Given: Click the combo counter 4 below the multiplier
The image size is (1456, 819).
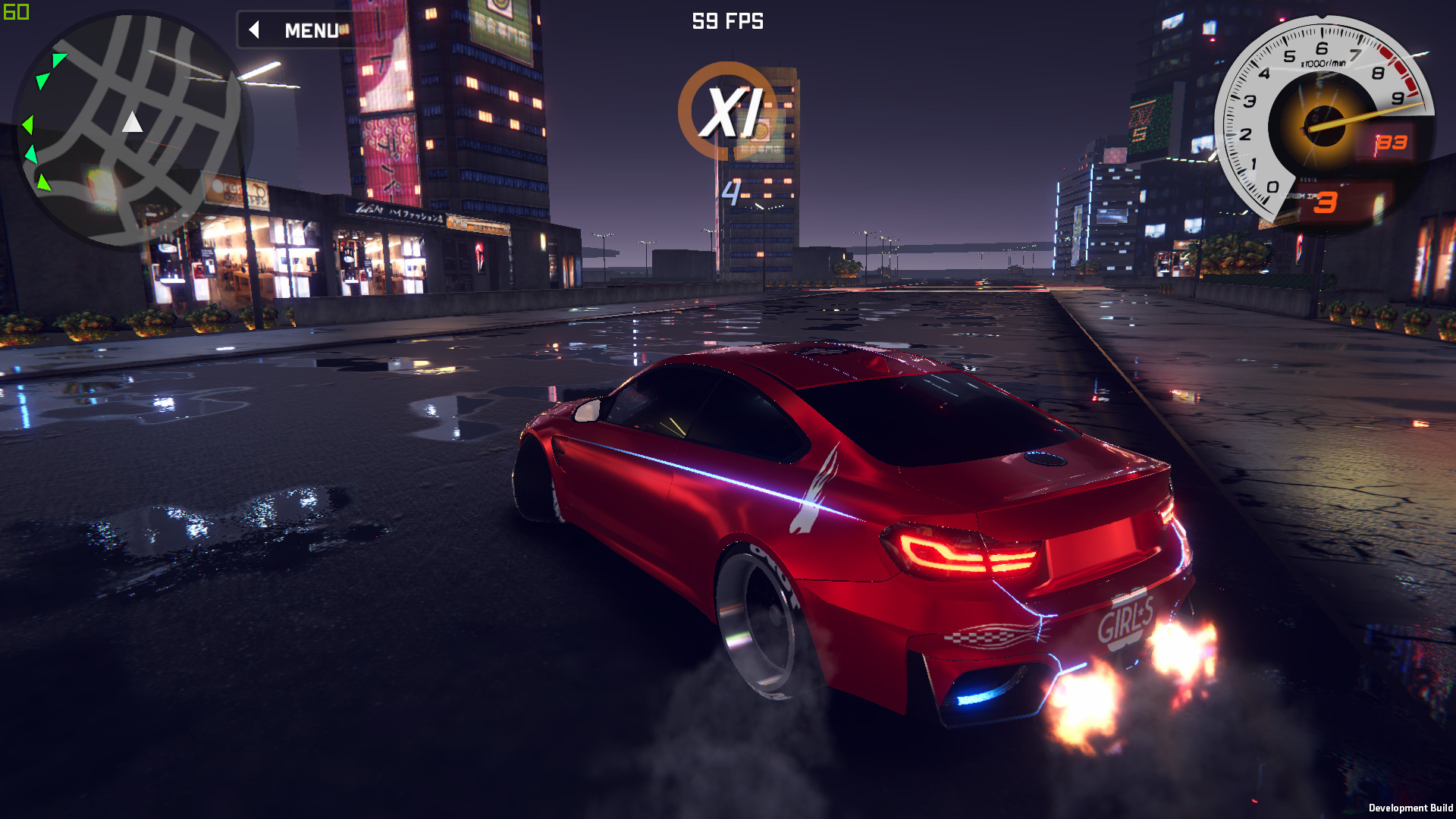Looking at the screenshot, I should pos(730,192).
